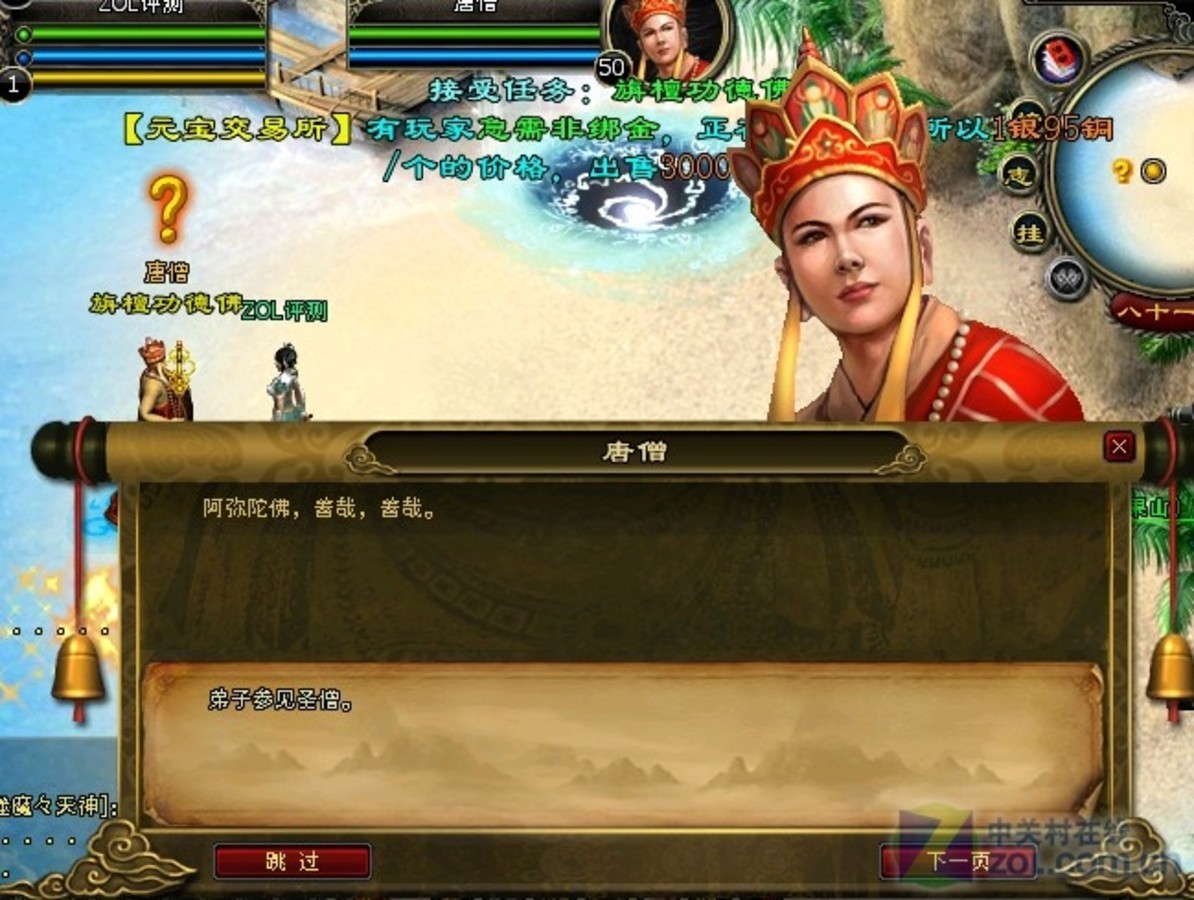The width and height of the screenshot is (1194, 900).
Task: Toggle the 走 walk mode button
Action: pos(1019,175)
